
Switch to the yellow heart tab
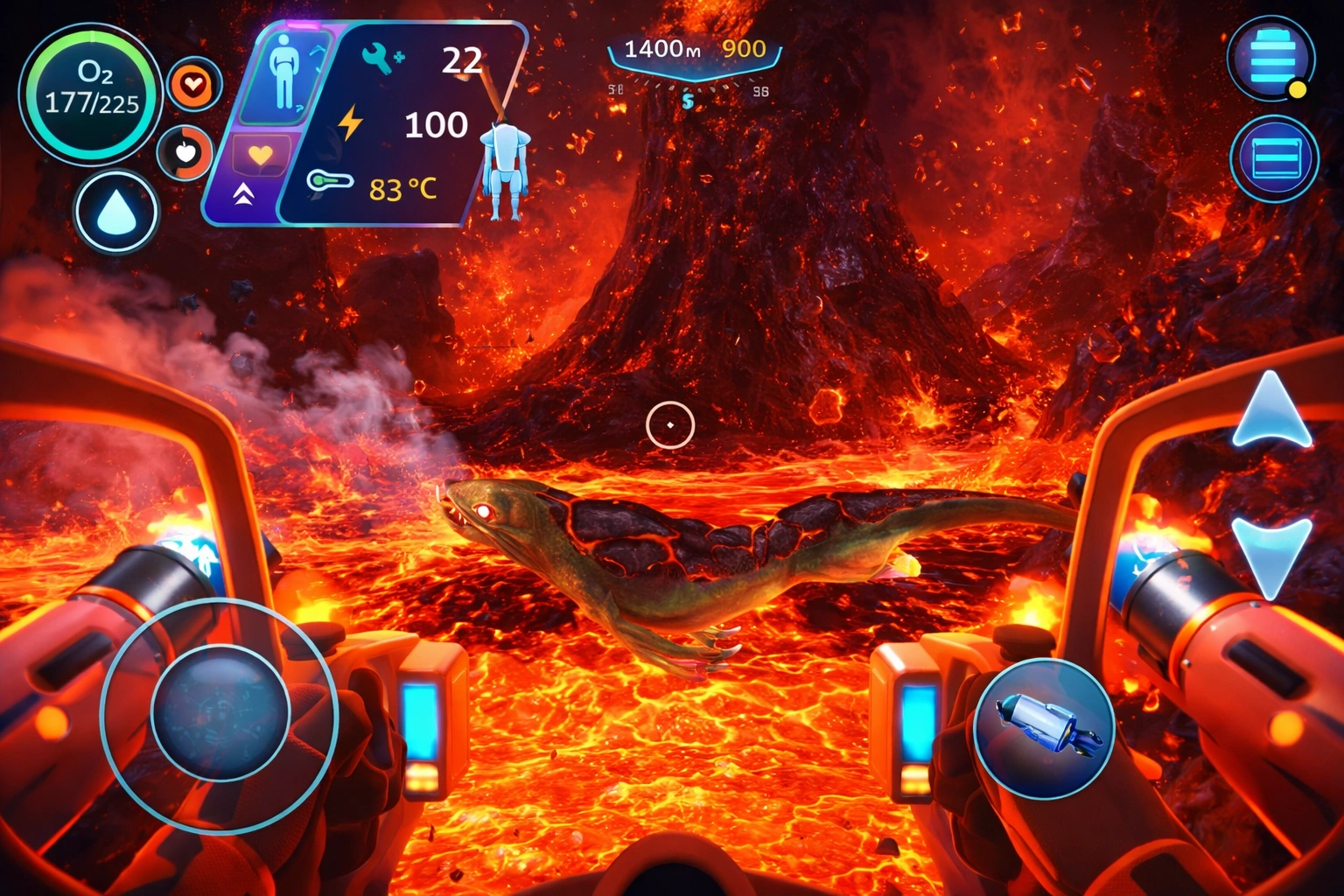pyautogui.click(x=260, y=156)
